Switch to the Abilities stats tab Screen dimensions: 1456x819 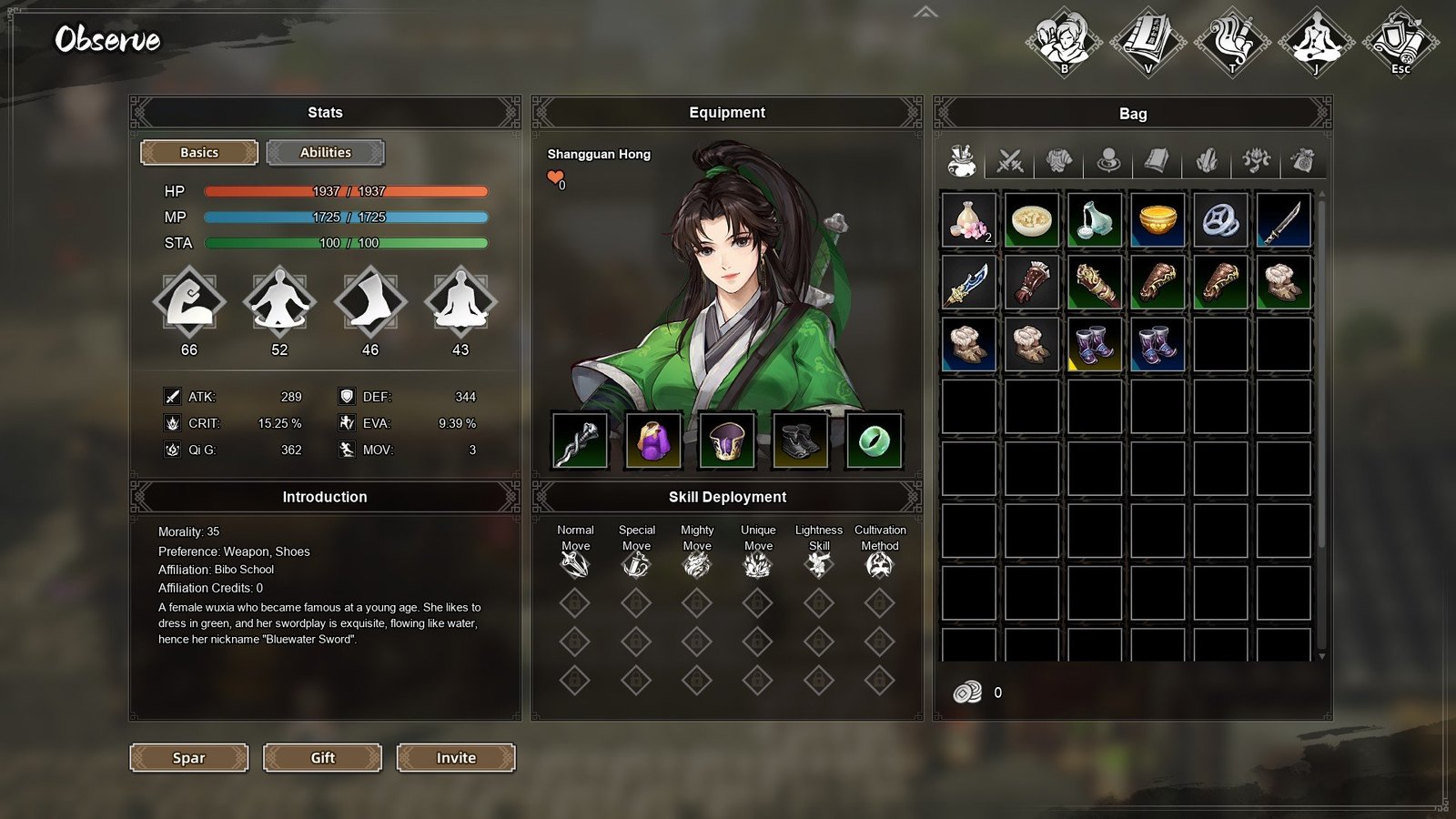325,153
